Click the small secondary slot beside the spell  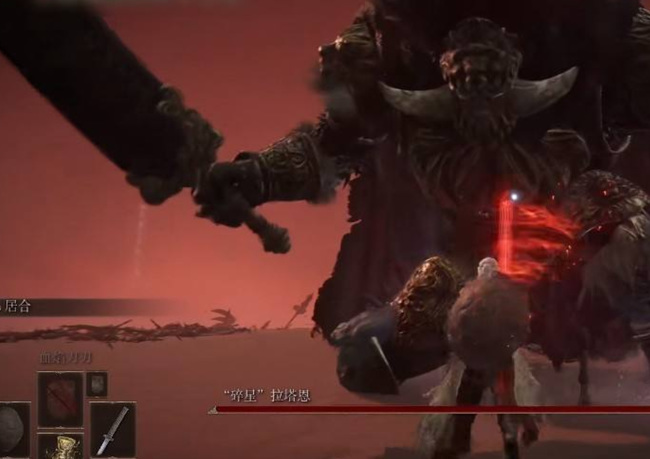pos(96,383)
